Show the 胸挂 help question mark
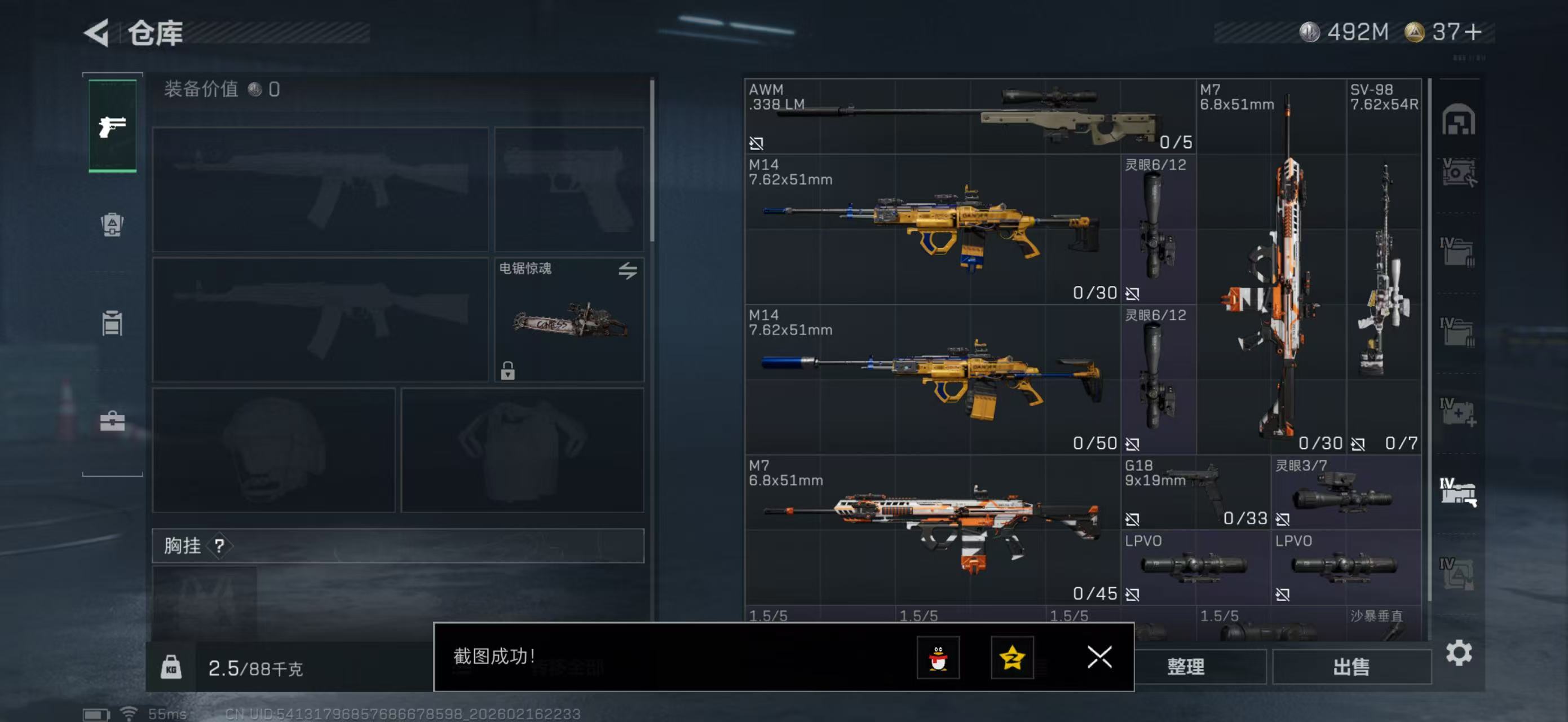 pyautogui.click(x=219, y=546)
